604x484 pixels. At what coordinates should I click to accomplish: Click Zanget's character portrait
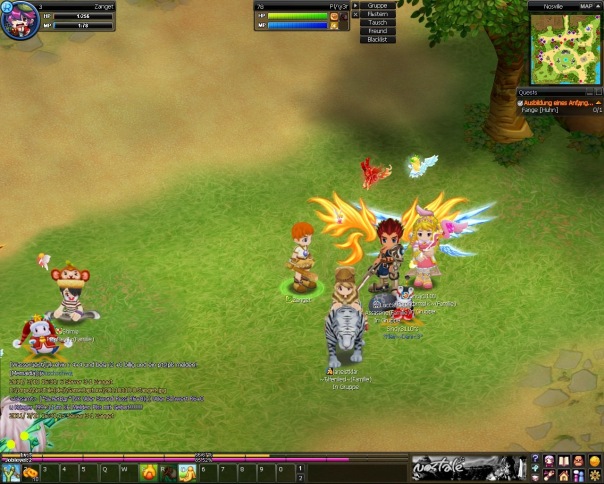pyautogui.click(x=19, y=20)
